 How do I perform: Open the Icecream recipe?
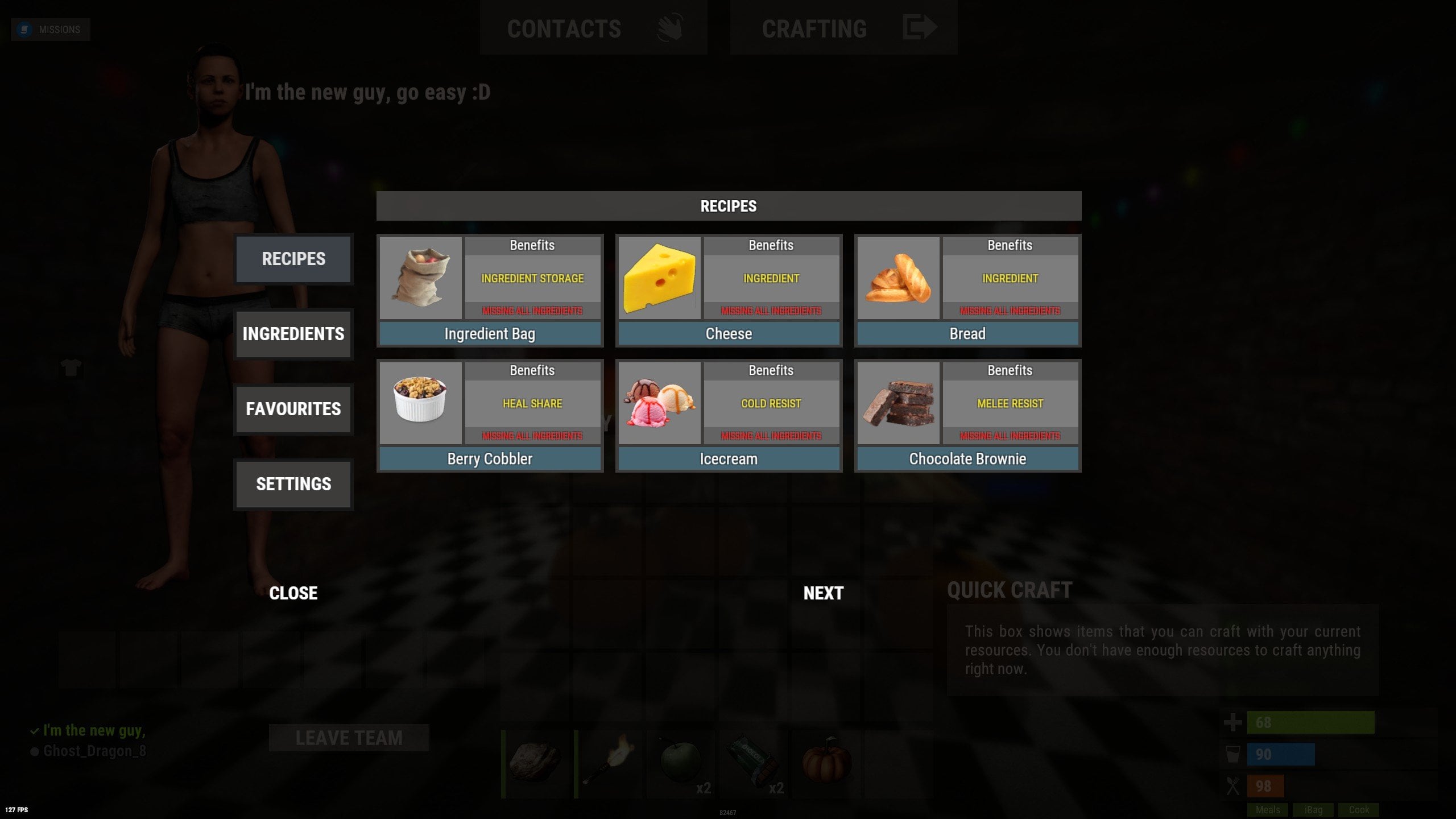[x=729, y=459]
